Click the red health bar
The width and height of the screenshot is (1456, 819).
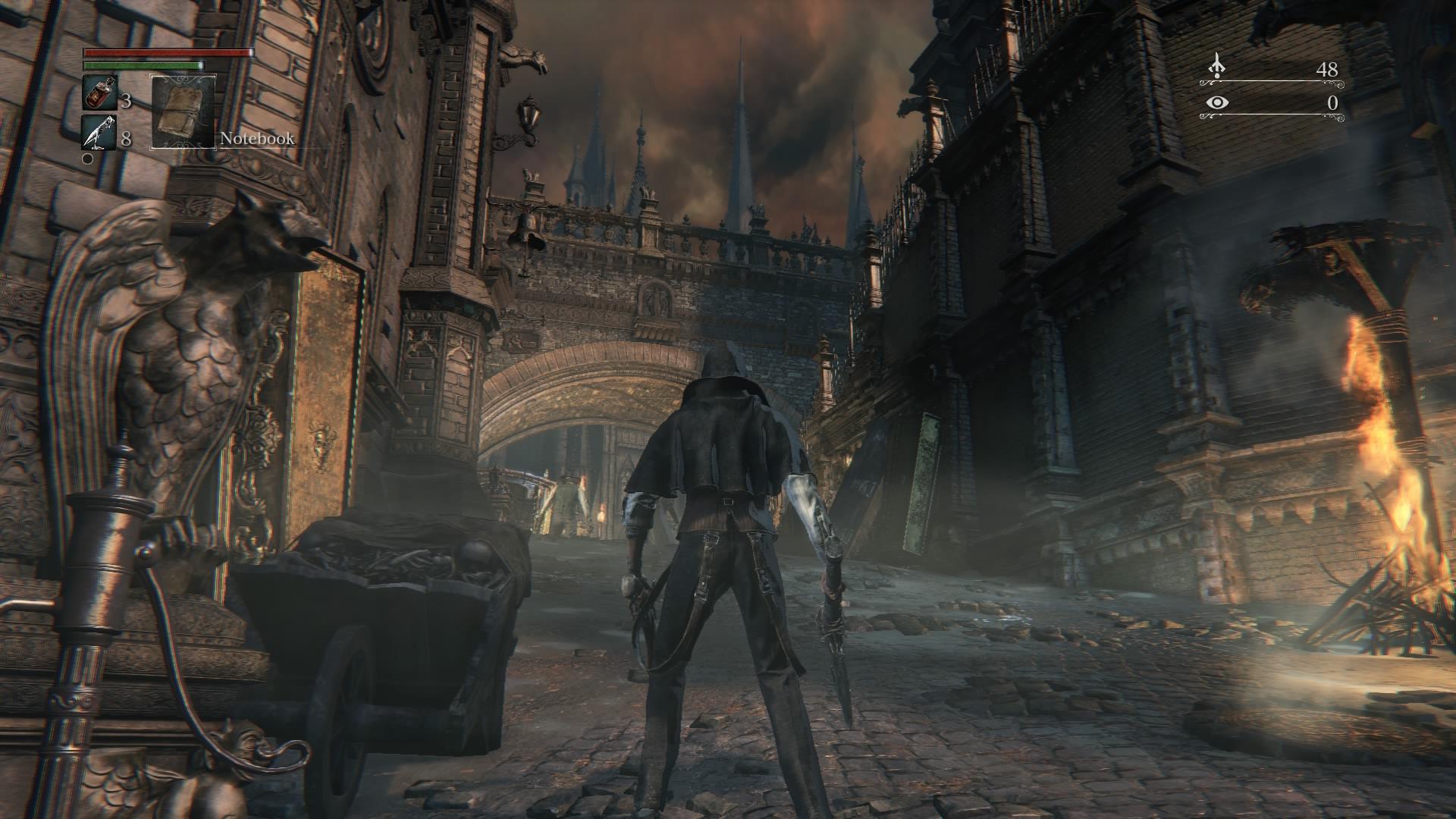coord(167,52)
